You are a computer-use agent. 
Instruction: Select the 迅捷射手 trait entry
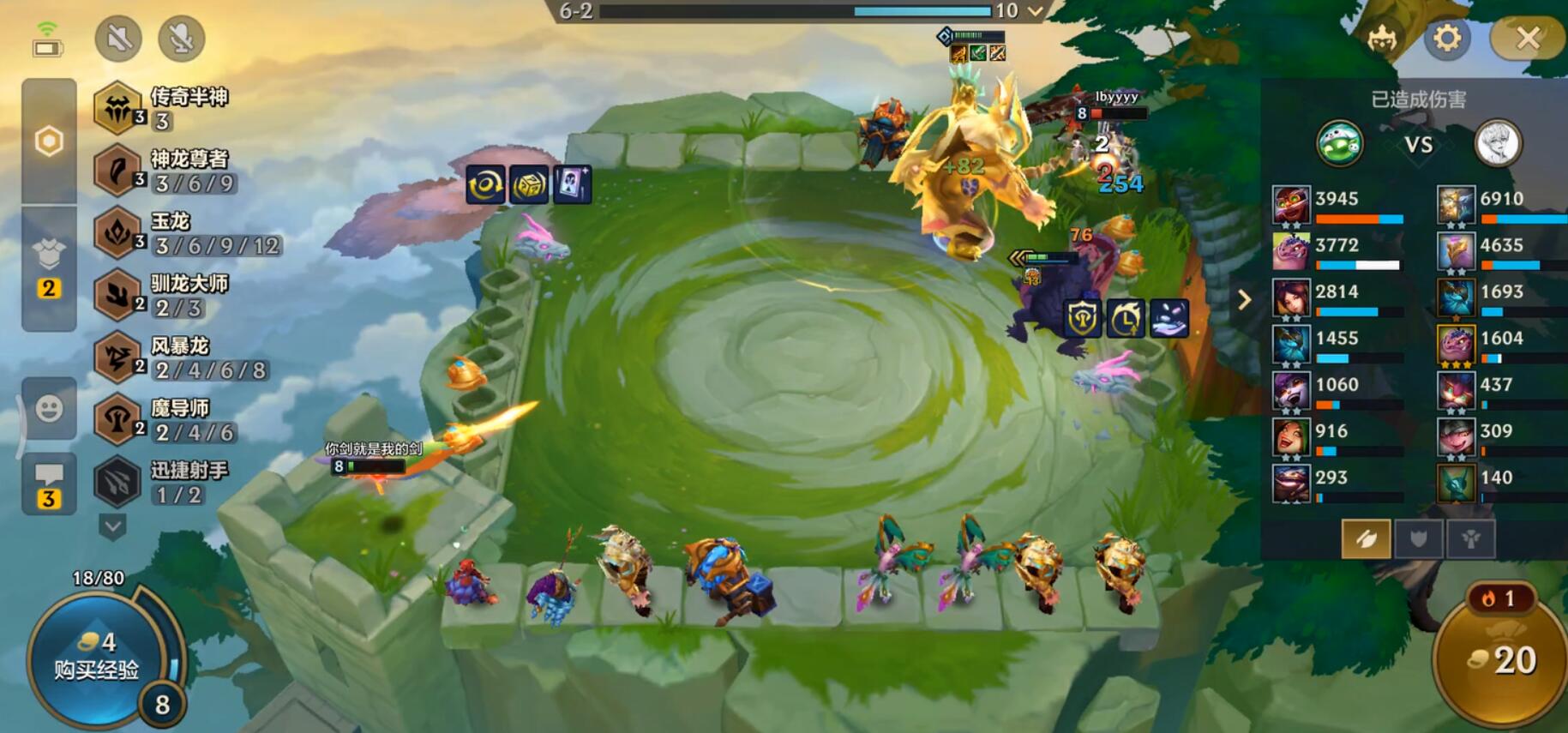[163, 482]
